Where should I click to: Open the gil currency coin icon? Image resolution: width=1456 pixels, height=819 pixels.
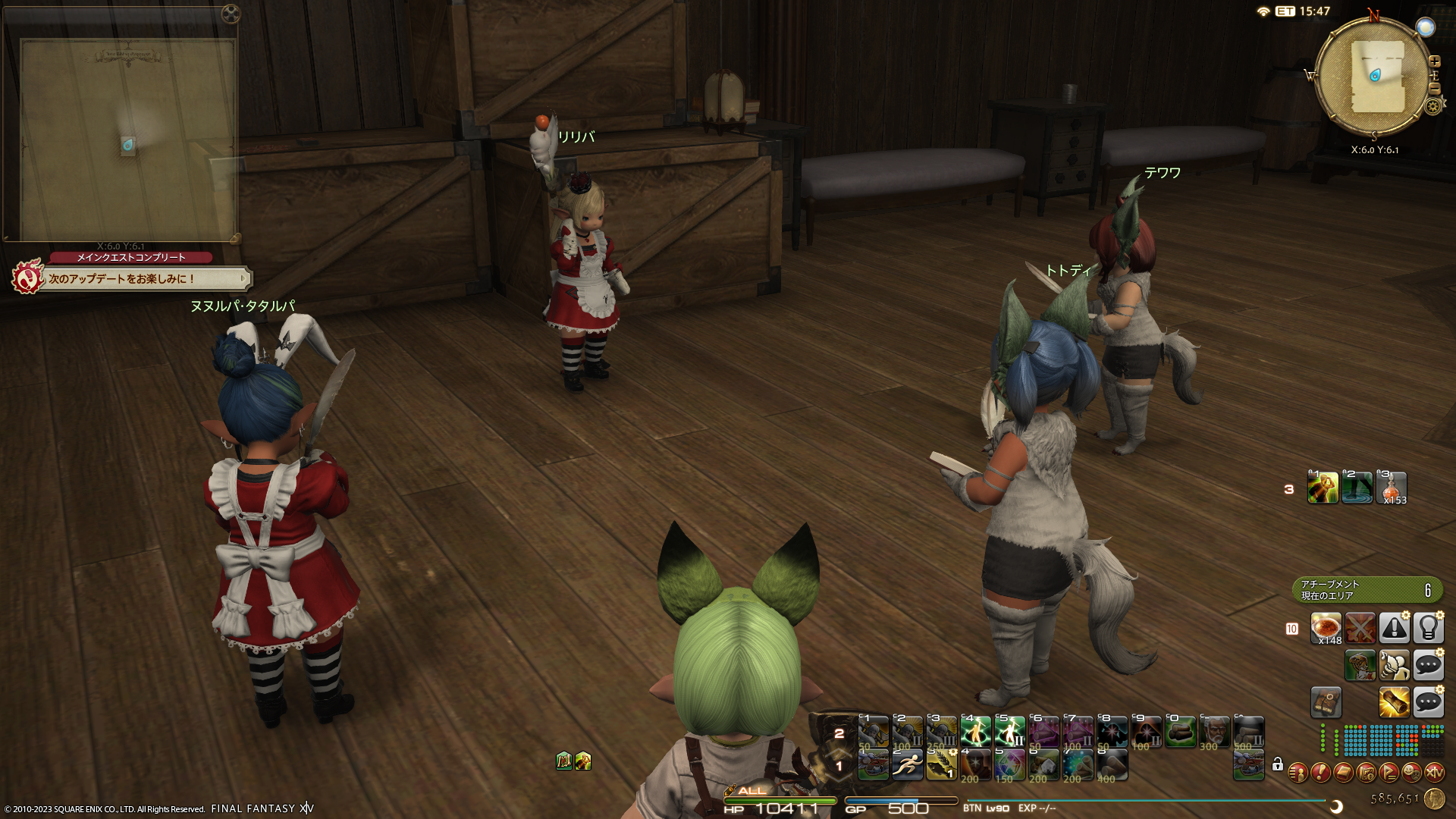click(1434, 799)
